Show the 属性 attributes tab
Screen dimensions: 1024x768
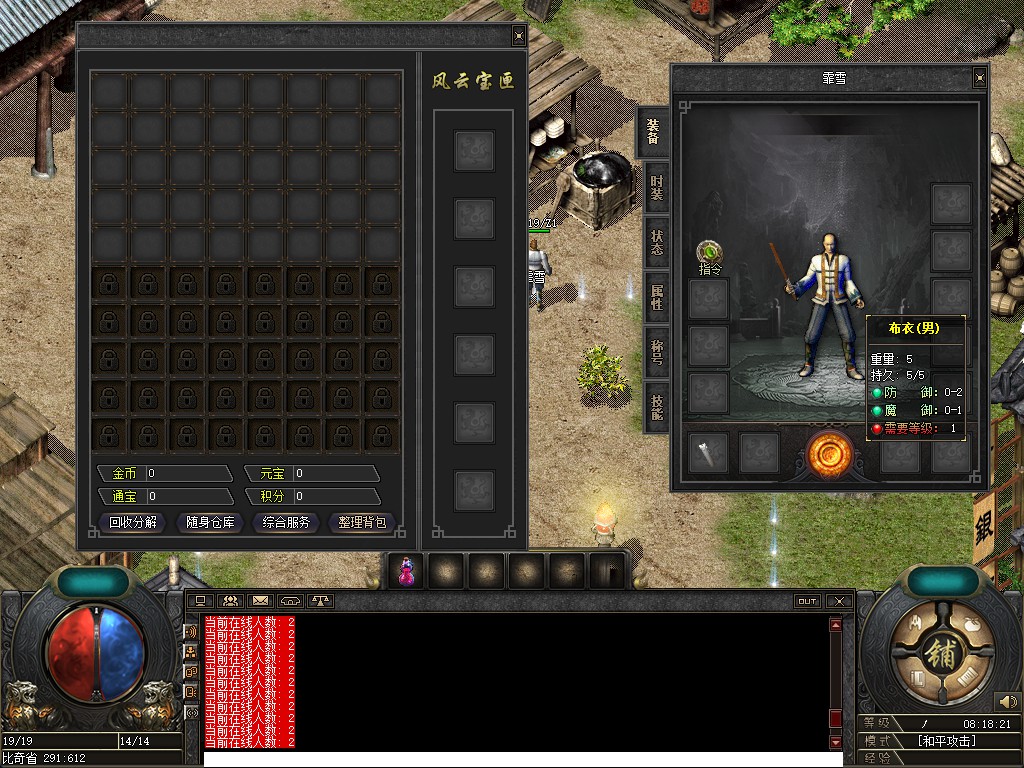(x=656, y=297)
